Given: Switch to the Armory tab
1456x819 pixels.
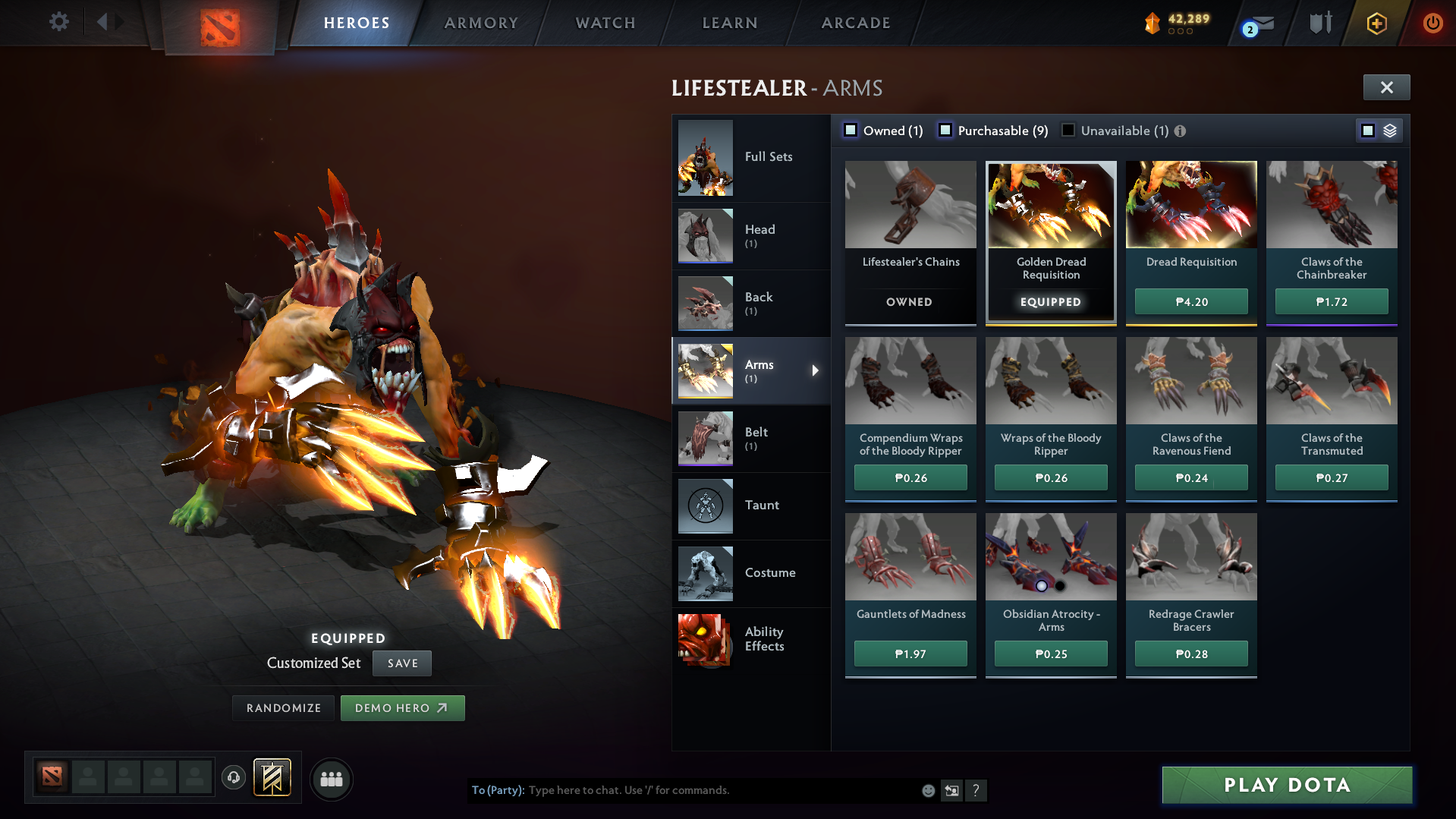Looking at the screenshot, I should pyautogui.click(x=481, y=23).
